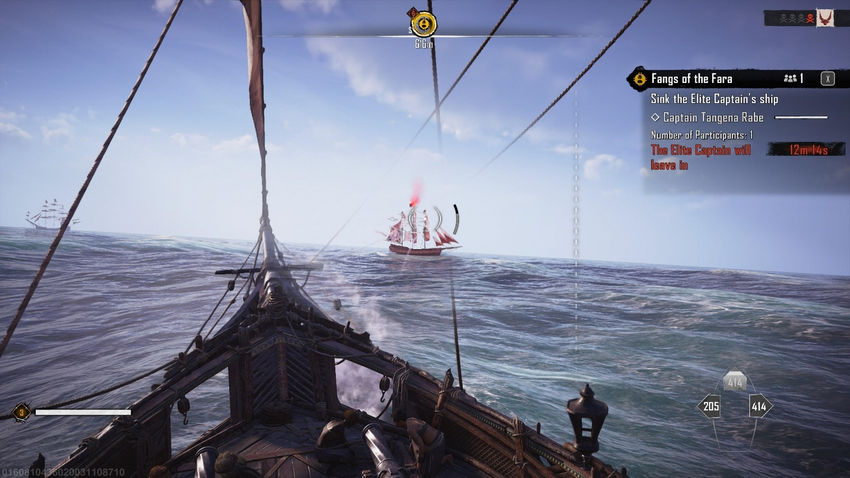Open the red faction emblem icon
The height and width of the screenshot is (478, 850).
tap(825, 18)
